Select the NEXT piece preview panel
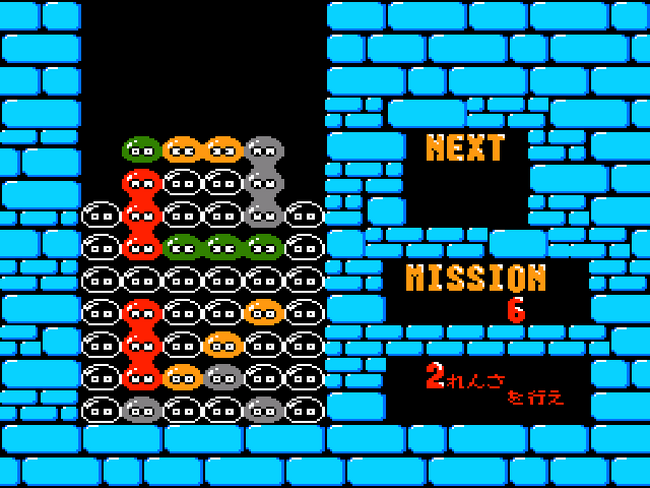This screenshot has height=488, width=650. (x=465, y=178)
